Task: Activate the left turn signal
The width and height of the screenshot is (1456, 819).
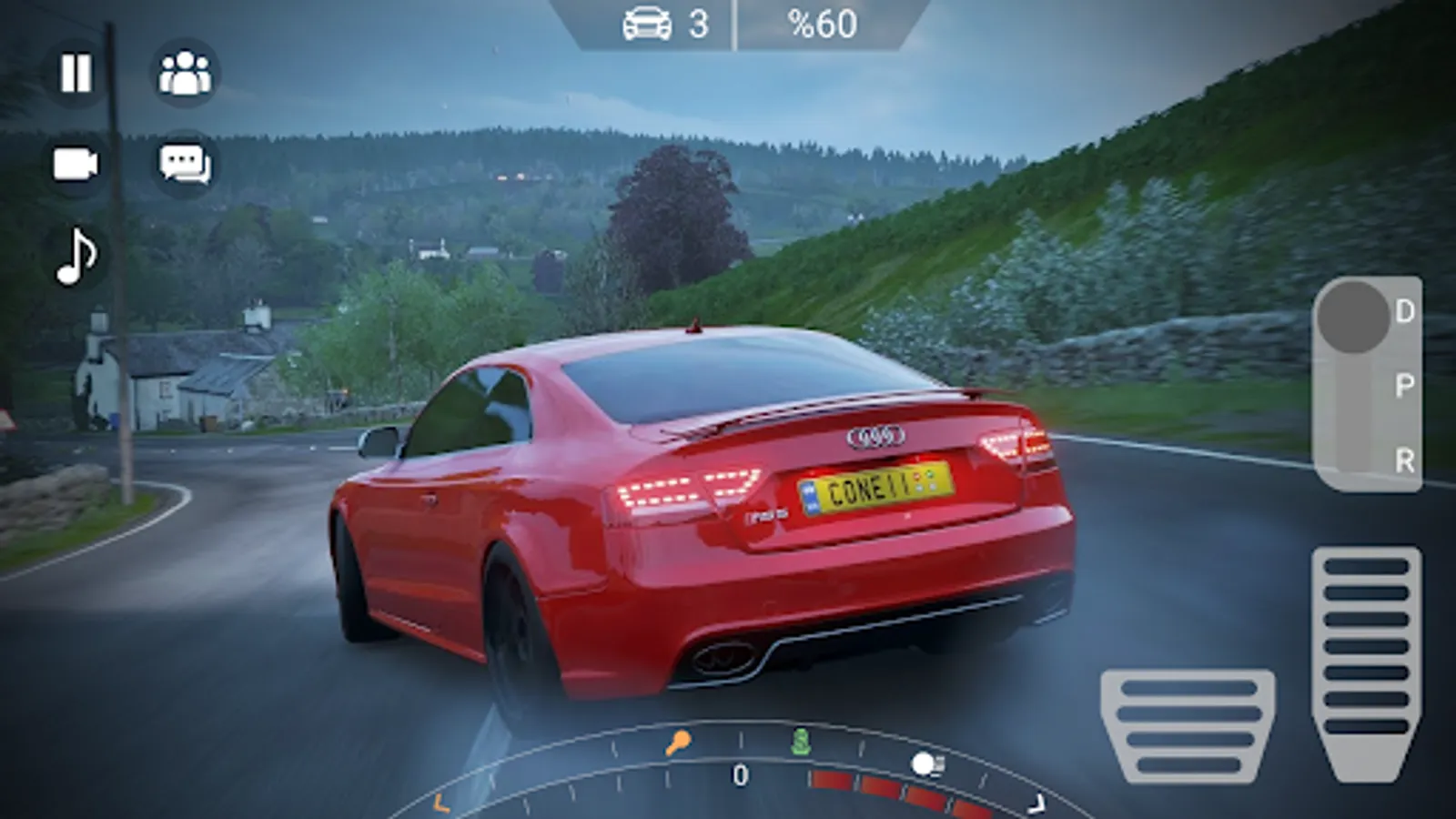Action: tap(441, 804)
